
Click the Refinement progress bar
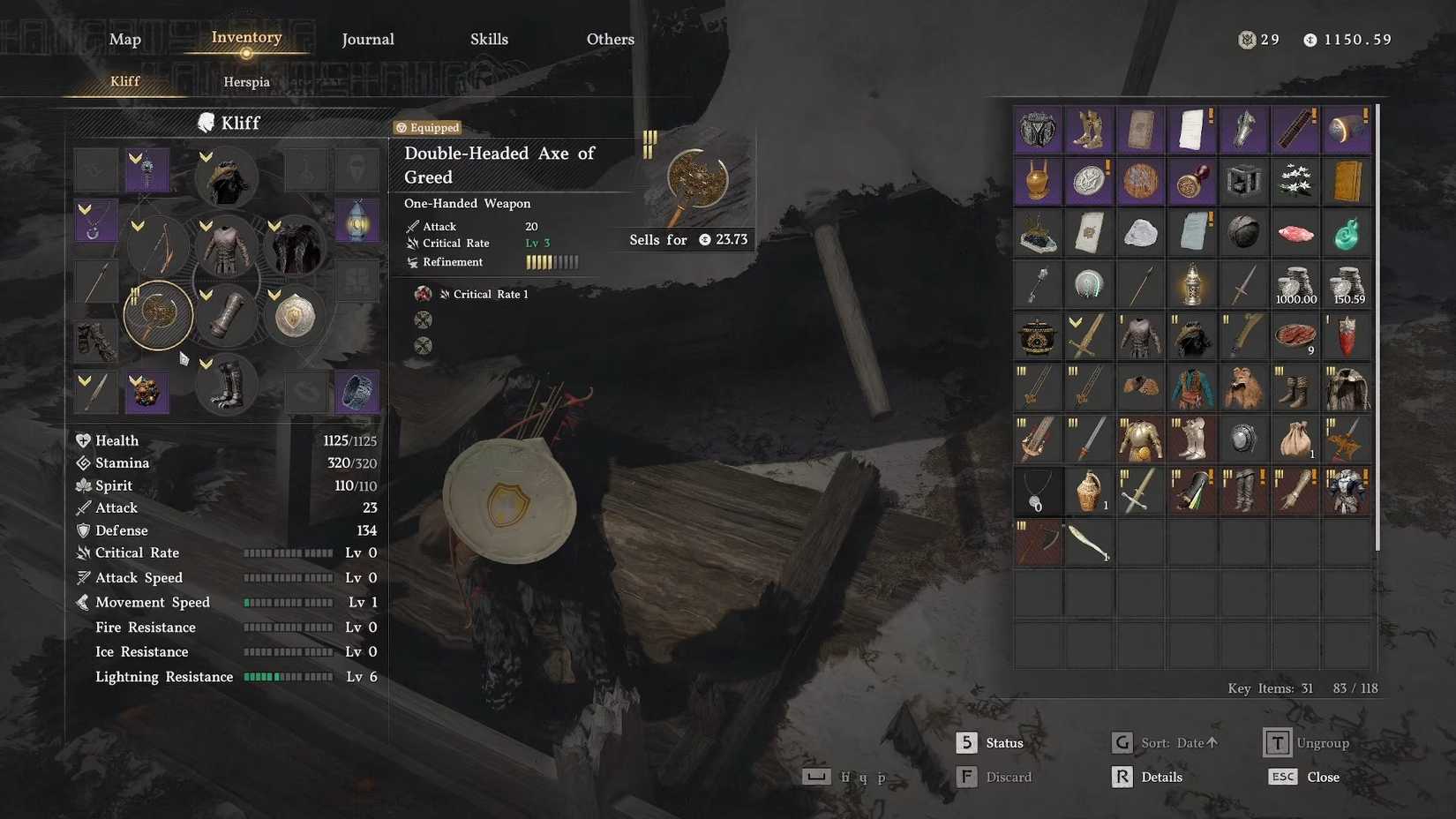pyautogui.click(x=552, y=261)
